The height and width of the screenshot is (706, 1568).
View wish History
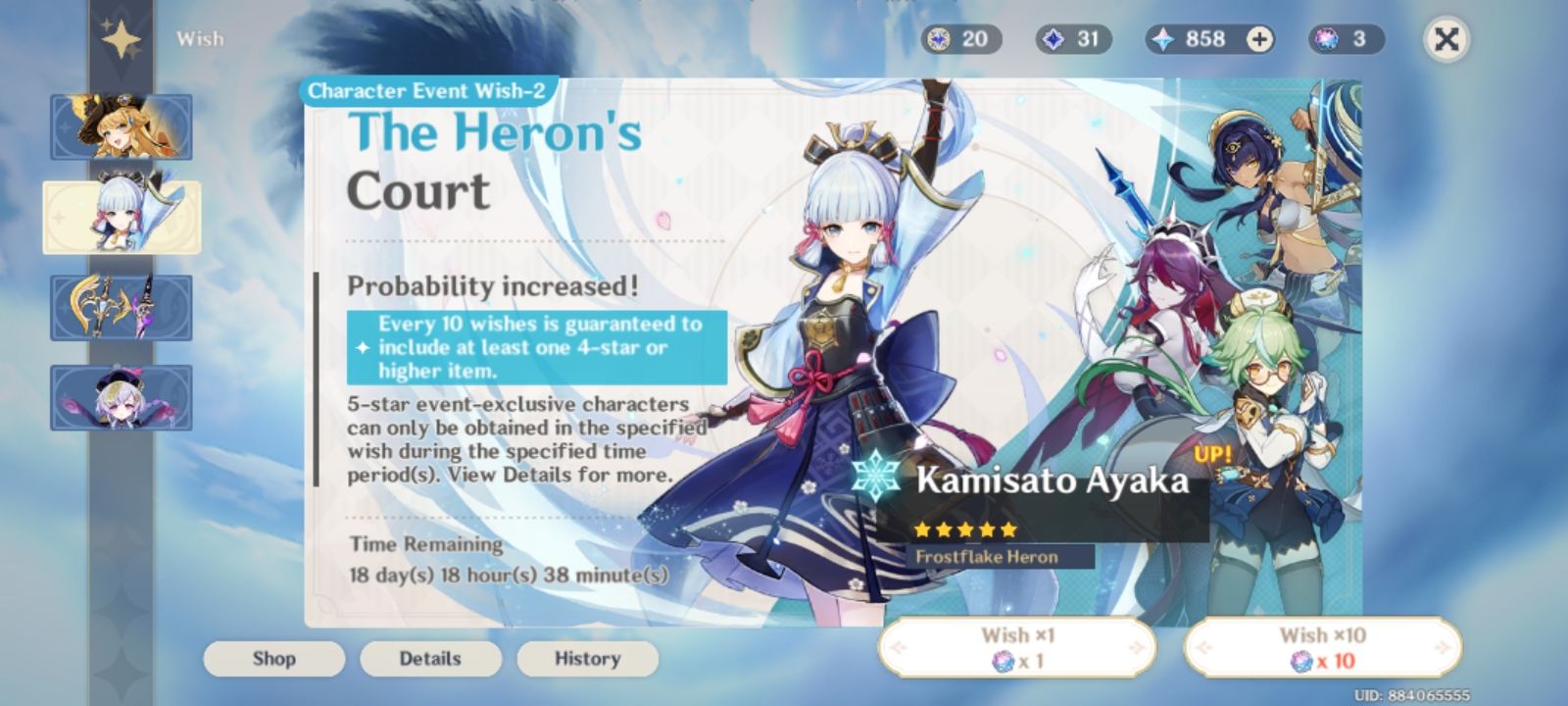pyautogui.click(x=586, y=659)
